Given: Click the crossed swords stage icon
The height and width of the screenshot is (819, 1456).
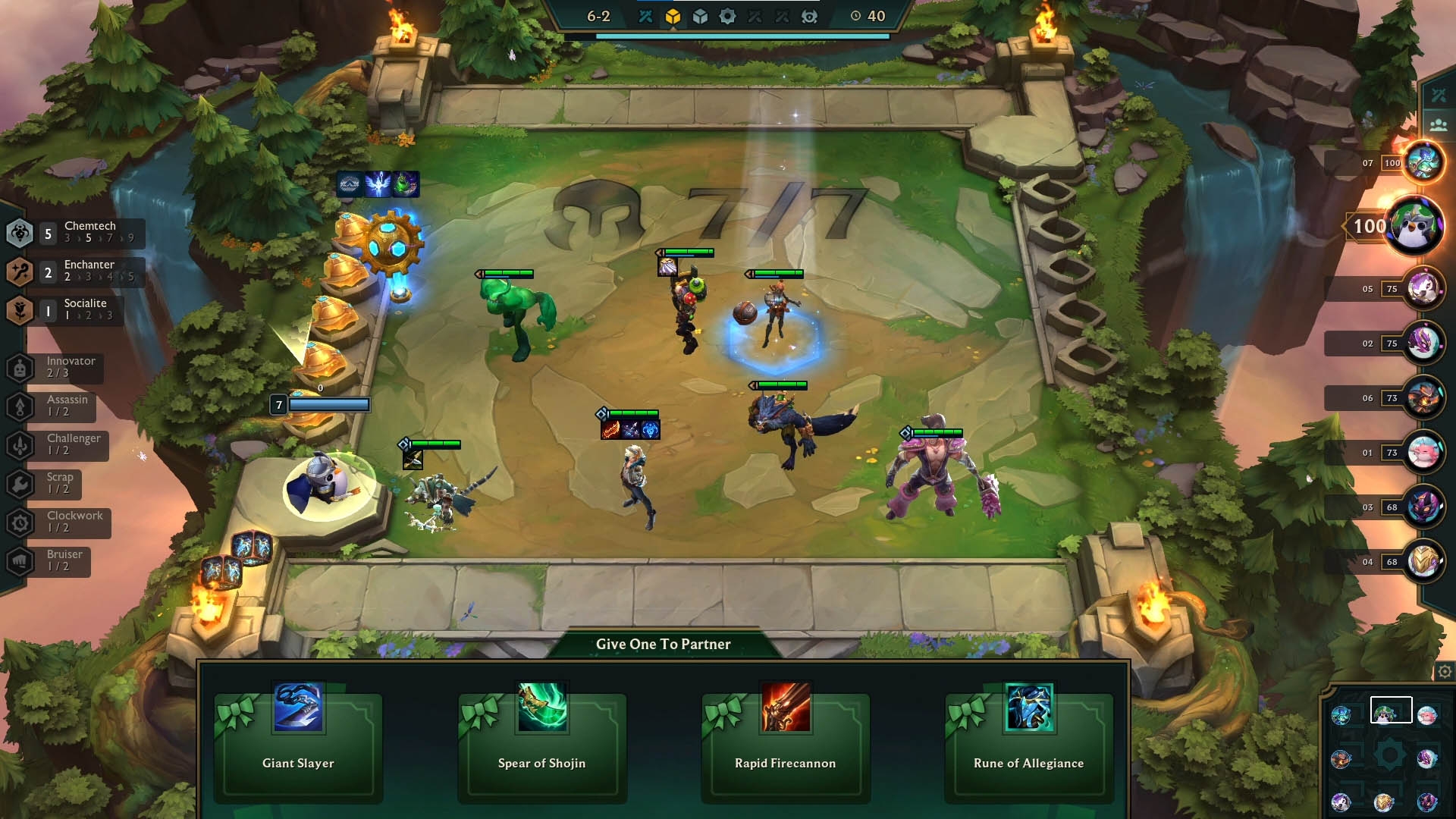Looking at the screenshot, I should pos(647,16).
